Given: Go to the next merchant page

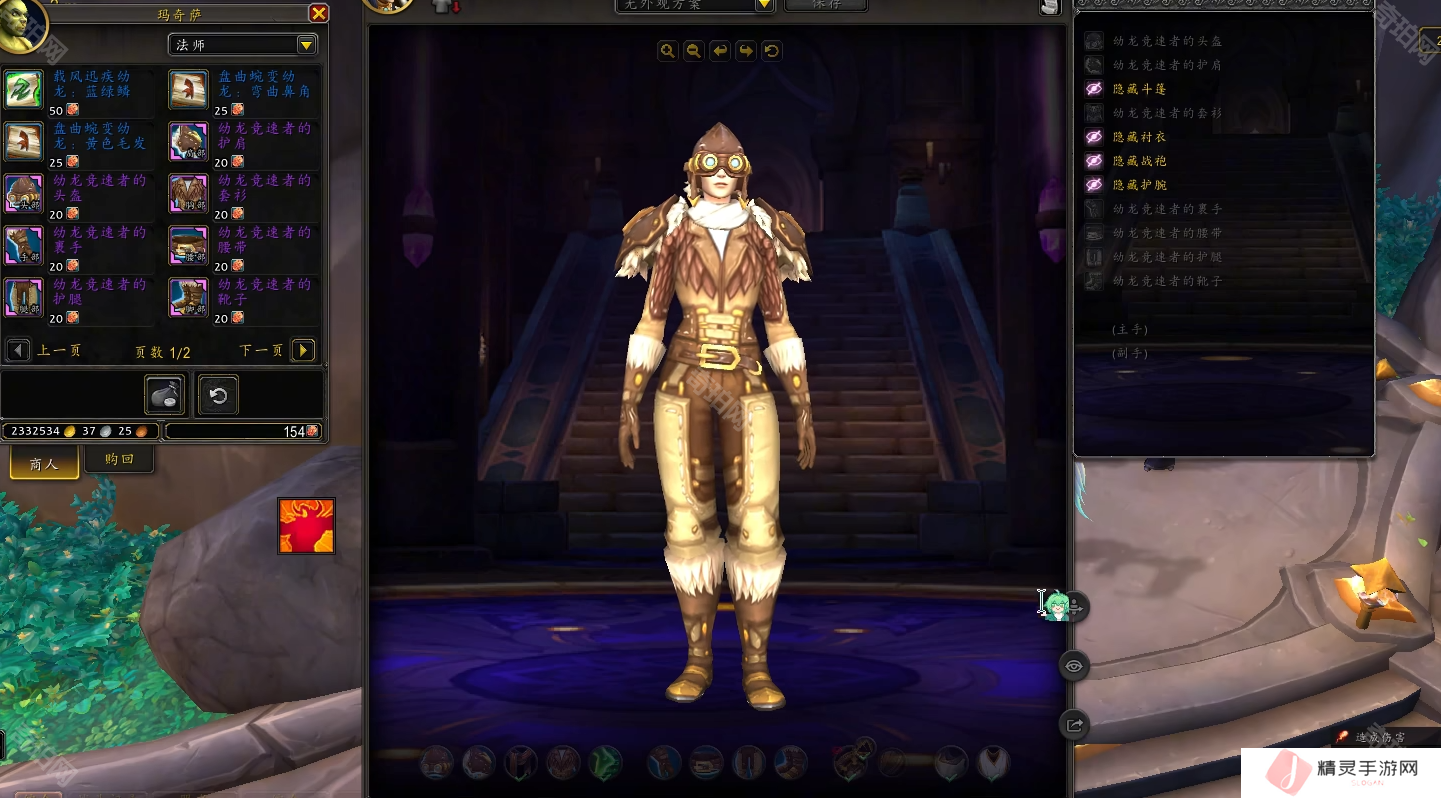Looking at the screenshot, I should click(303, 350).
